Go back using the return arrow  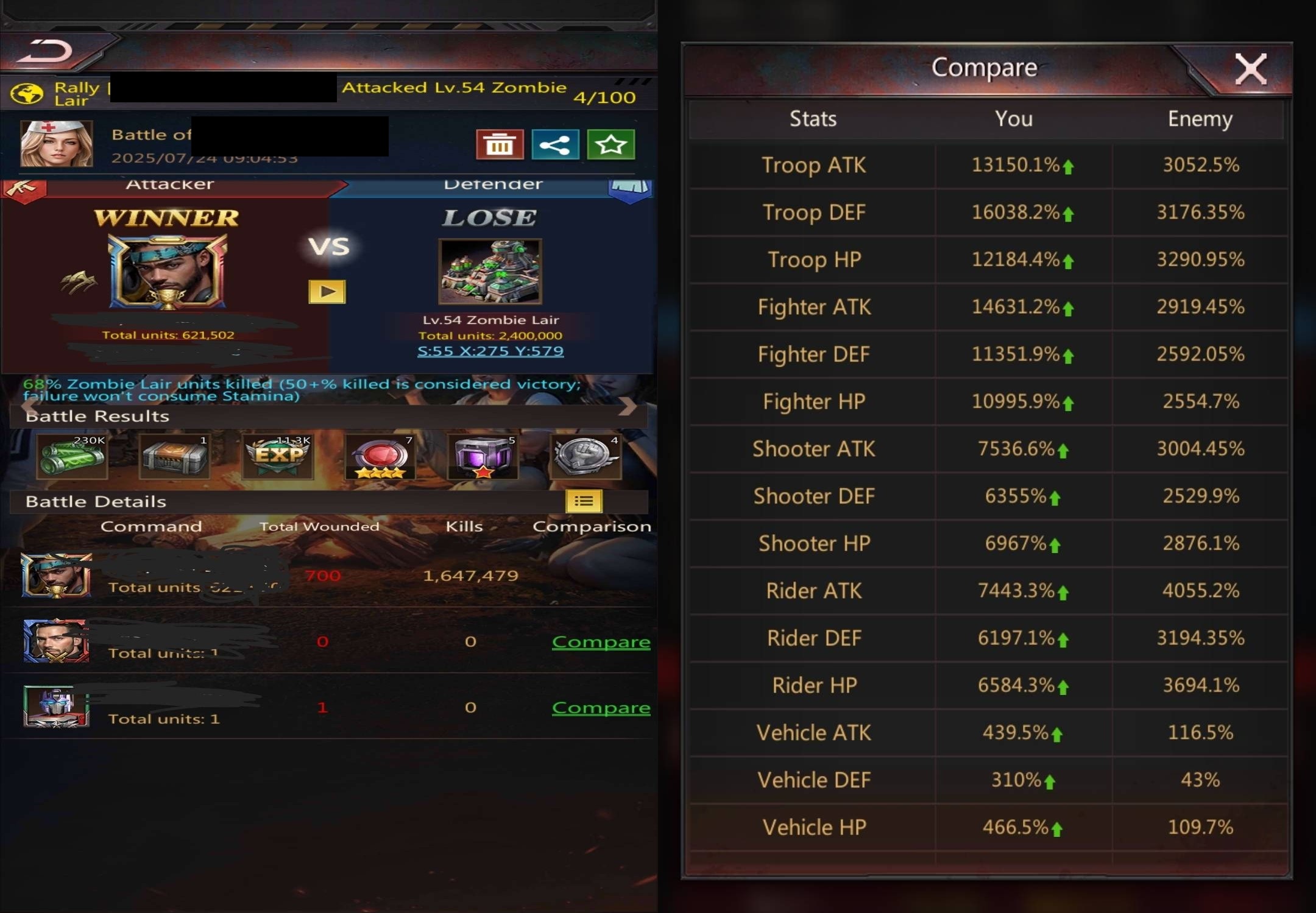coord(44,52)
